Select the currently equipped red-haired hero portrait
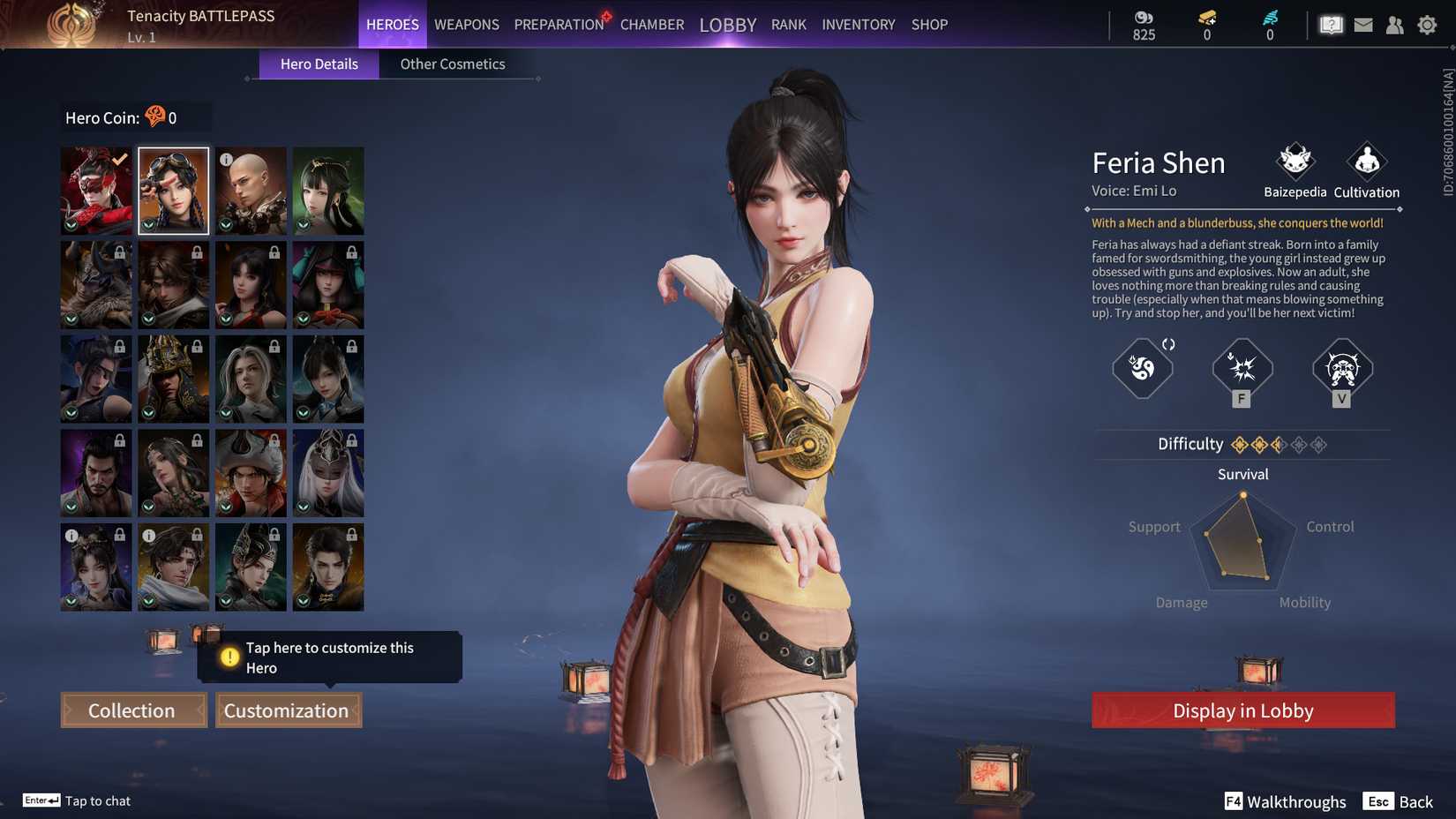This screenshot has width=1456, height=819. click(x=95, y=190)
